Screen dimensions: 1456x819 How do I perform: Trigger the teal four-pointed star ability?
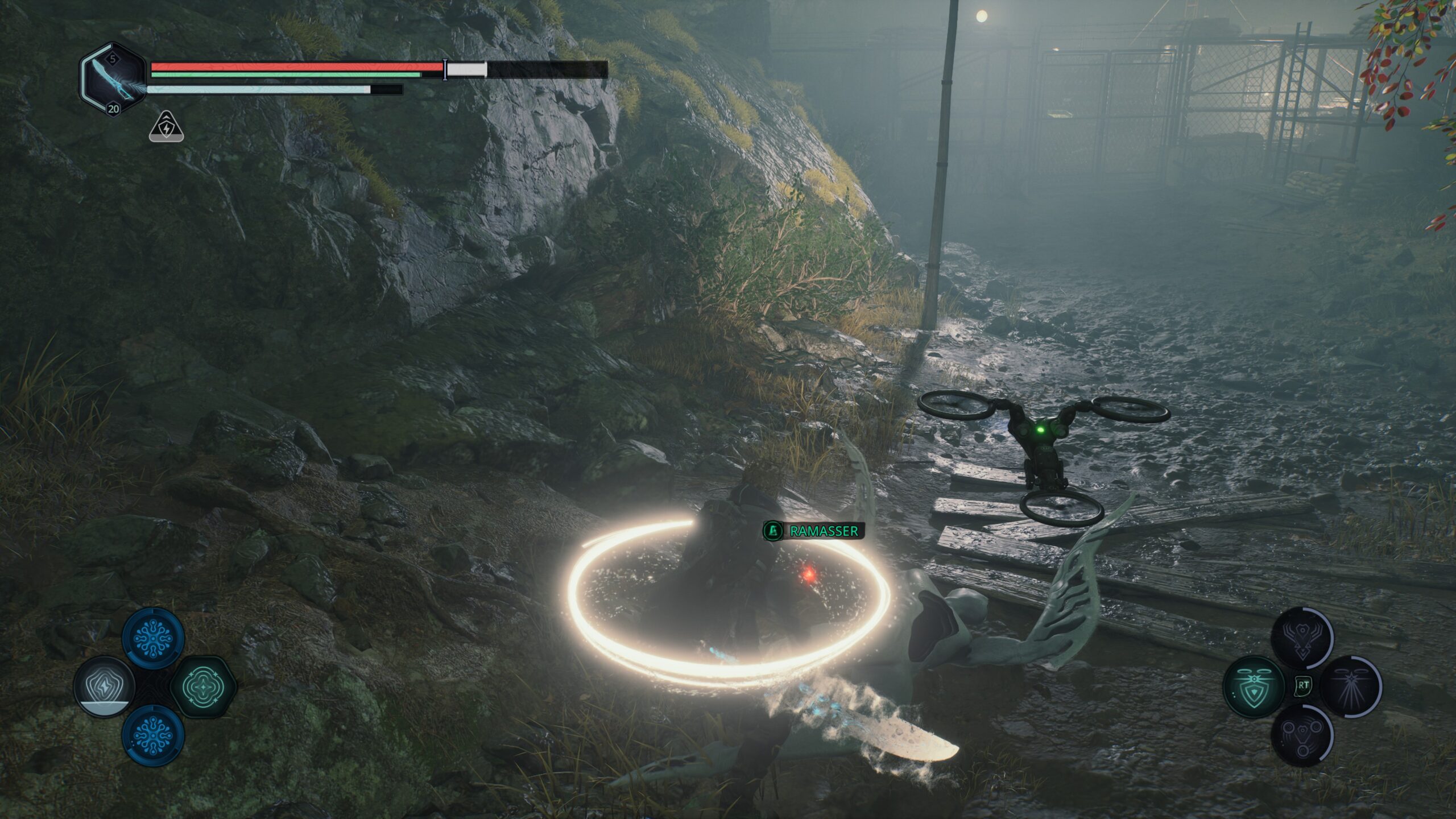coord(202,686)
